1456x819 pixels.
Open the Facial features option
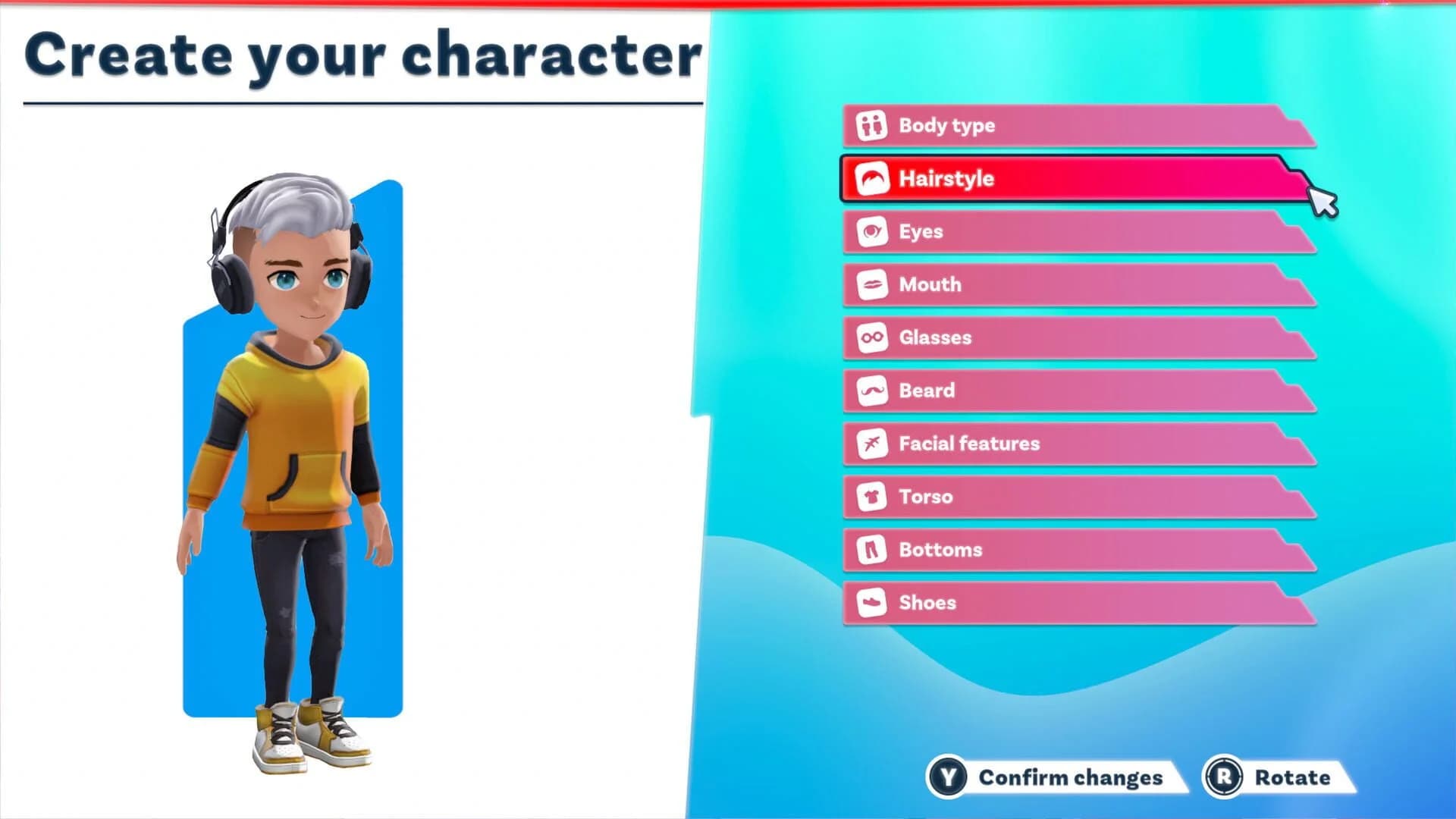pos(1062,444)
